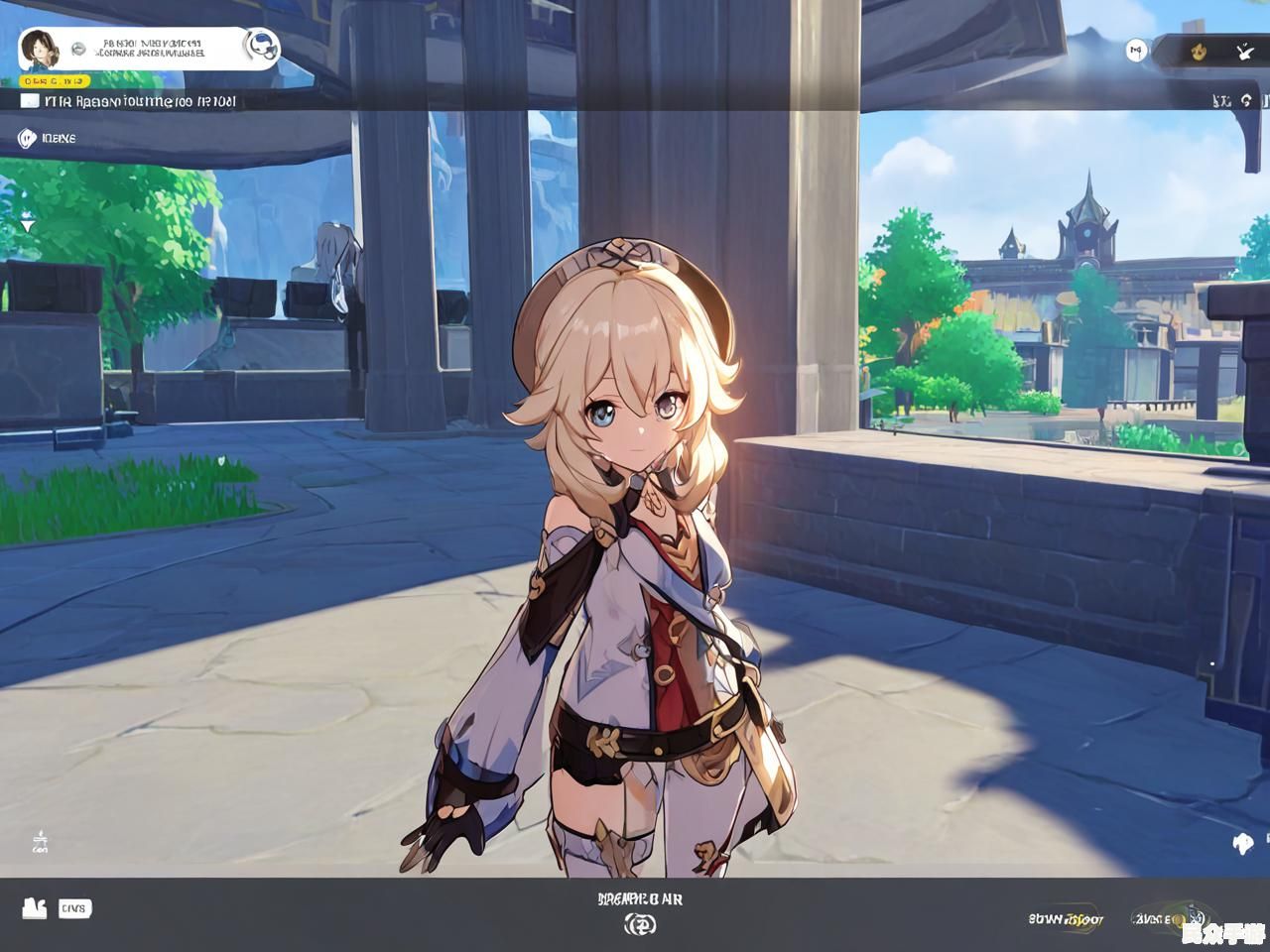The width and height of the screenshot is (1270, 952).
Task: Open the white circle icon left of the top-right bar
Action: click(x=1136, y=51)
